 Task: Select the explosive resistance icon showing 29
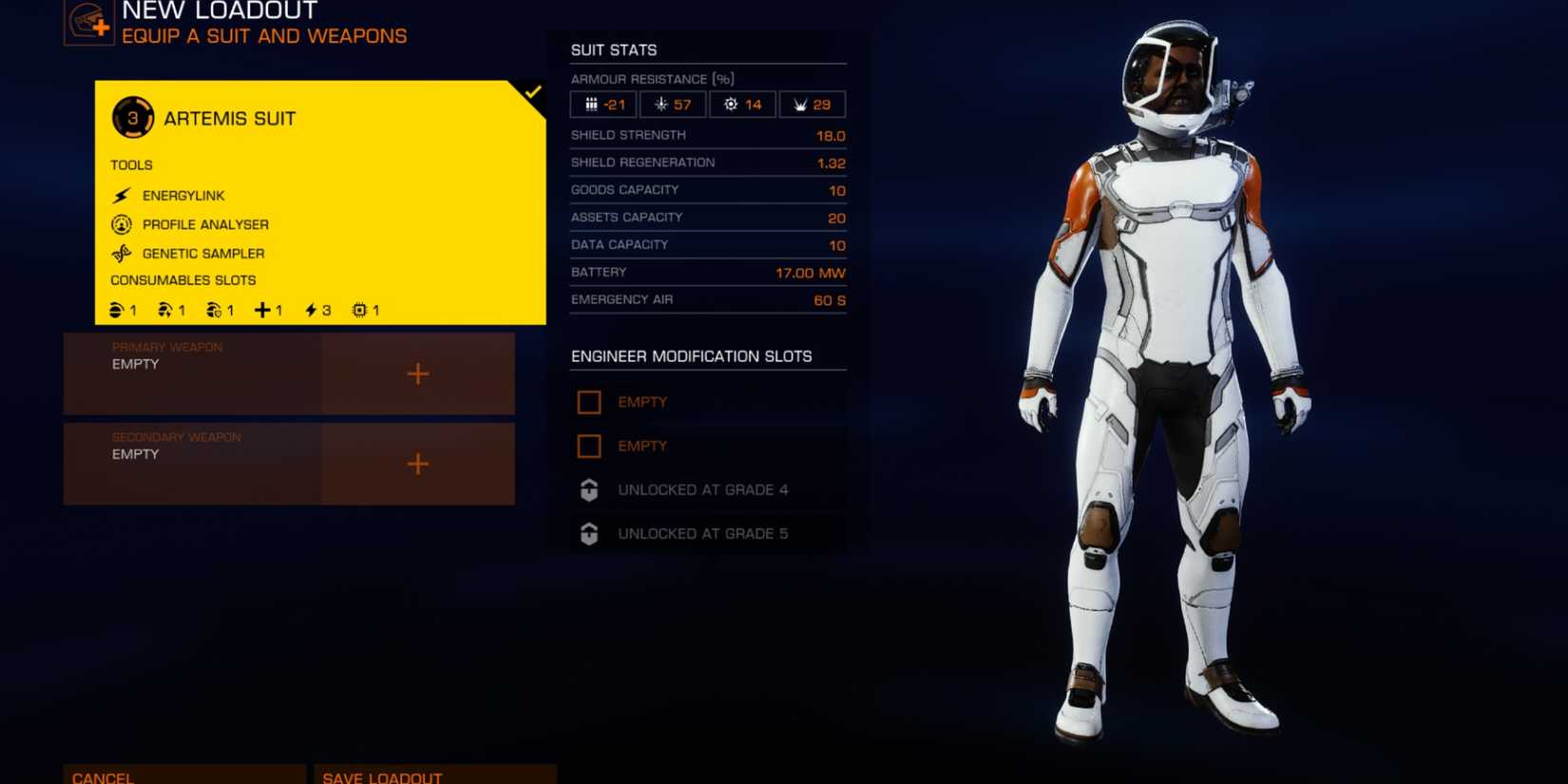799,105
